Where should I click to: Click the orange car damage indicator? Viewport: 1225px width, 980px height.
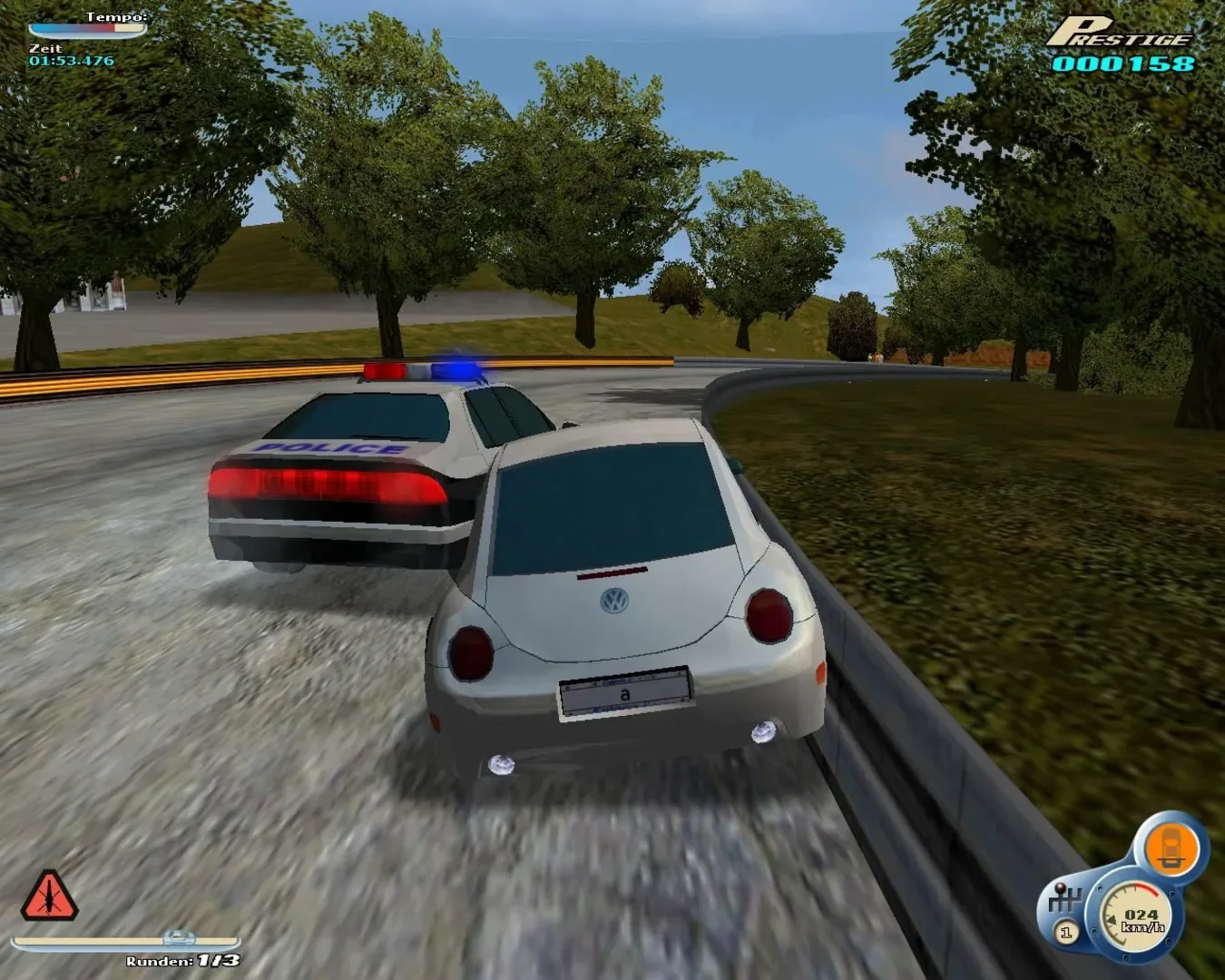(1171, 846)
